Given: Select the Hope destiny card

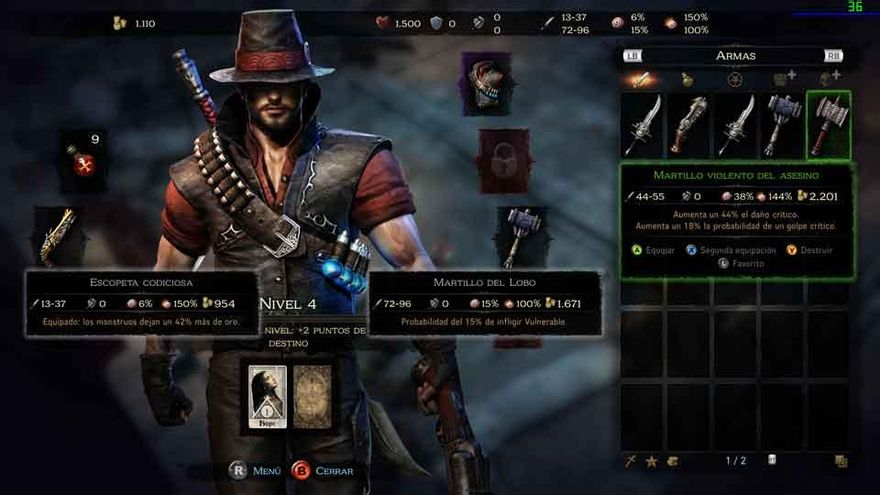Looking at the screenshot, I should click(267, 397).
